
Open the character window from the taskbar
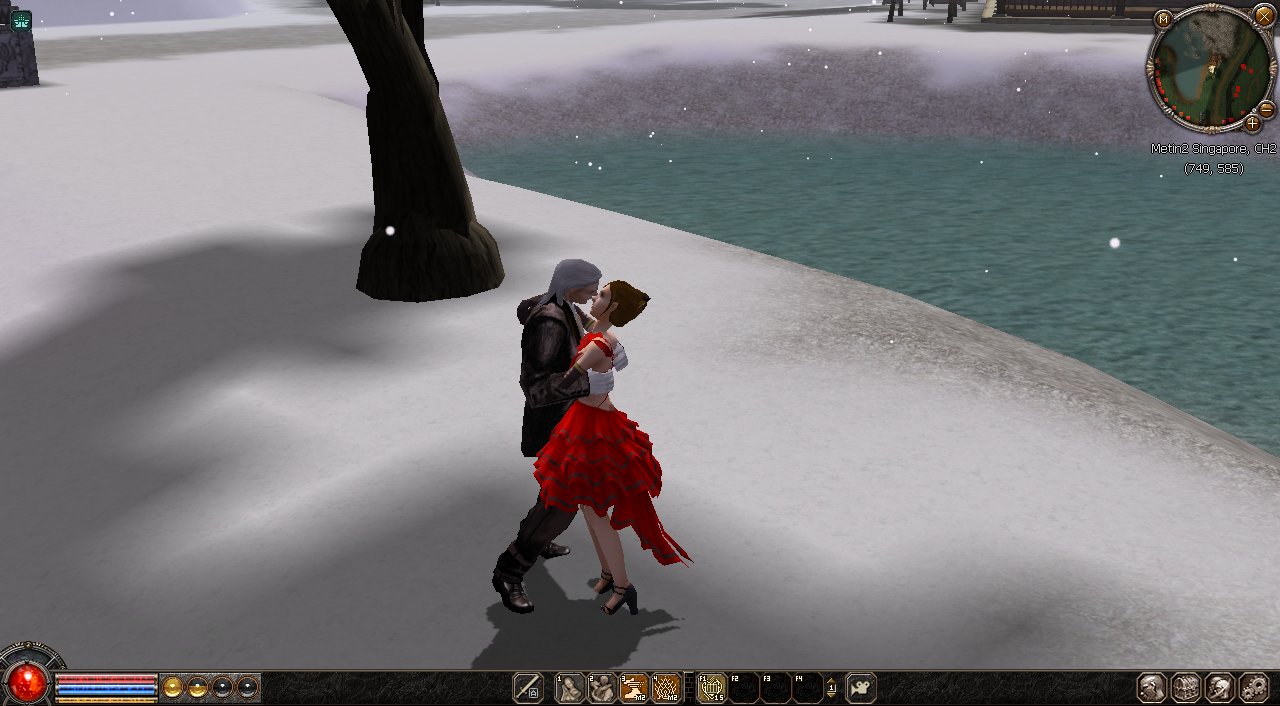[x=1152, y=688]
